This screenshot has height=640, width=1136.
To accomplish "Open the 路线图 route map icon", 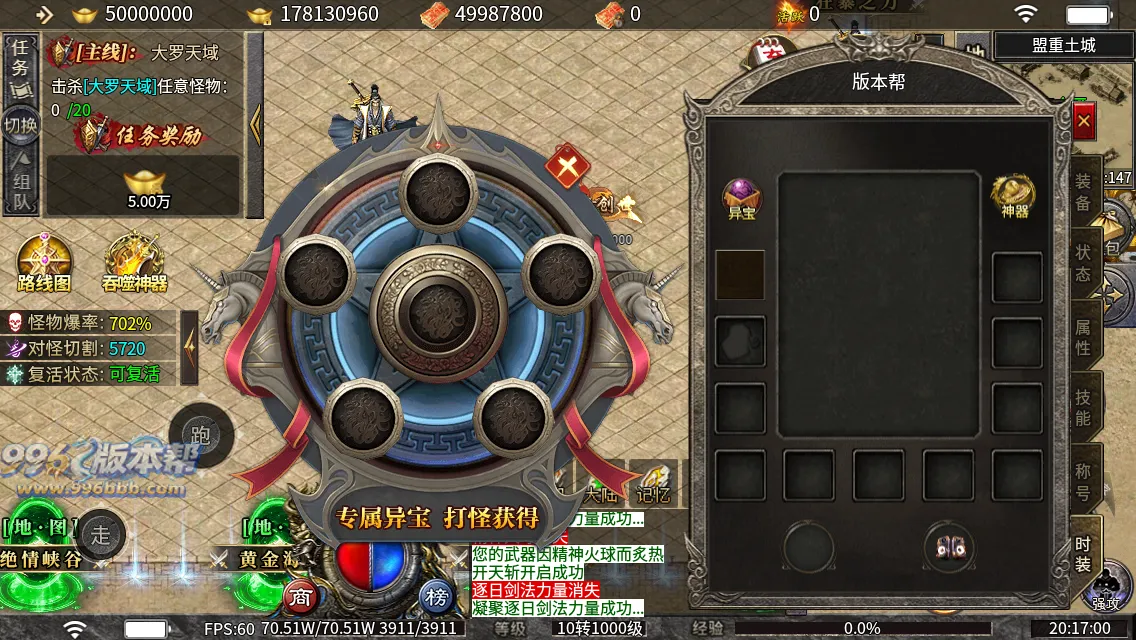I will tap(45, 262).
